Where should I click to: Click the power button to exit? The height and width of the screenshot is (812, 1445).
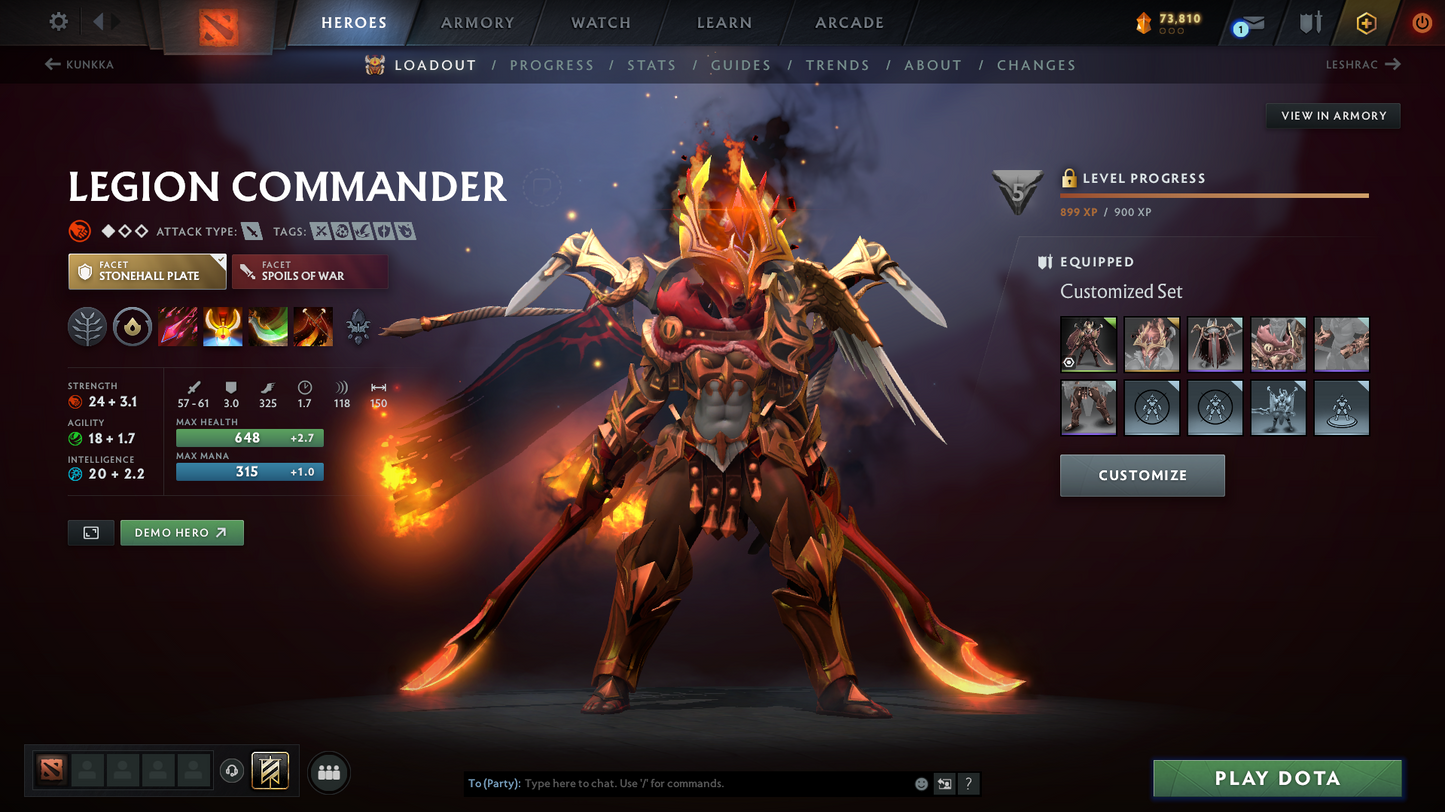pos(1421,22)
